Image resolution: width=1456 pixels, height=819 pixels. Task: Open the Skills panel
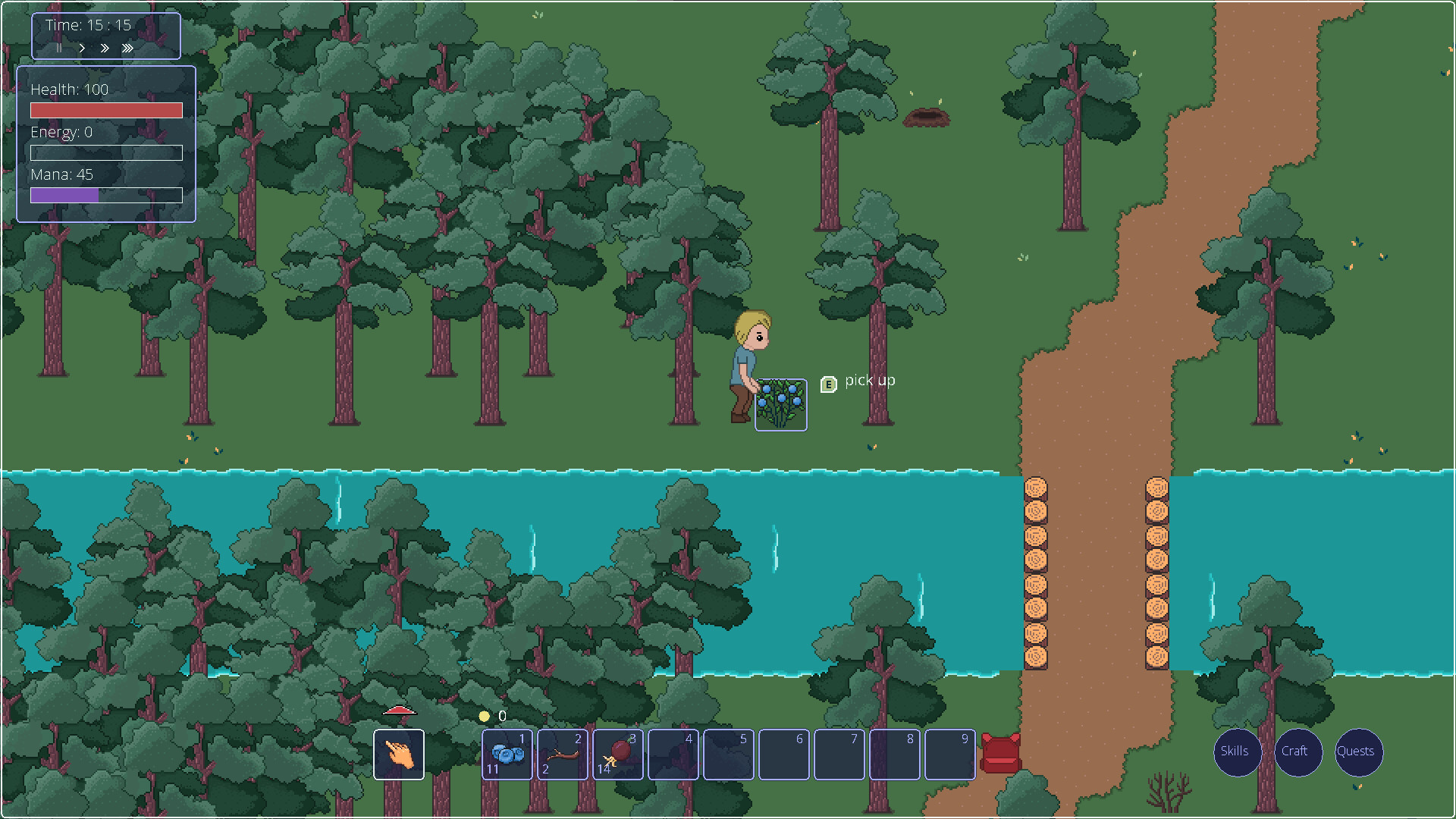1236,752
